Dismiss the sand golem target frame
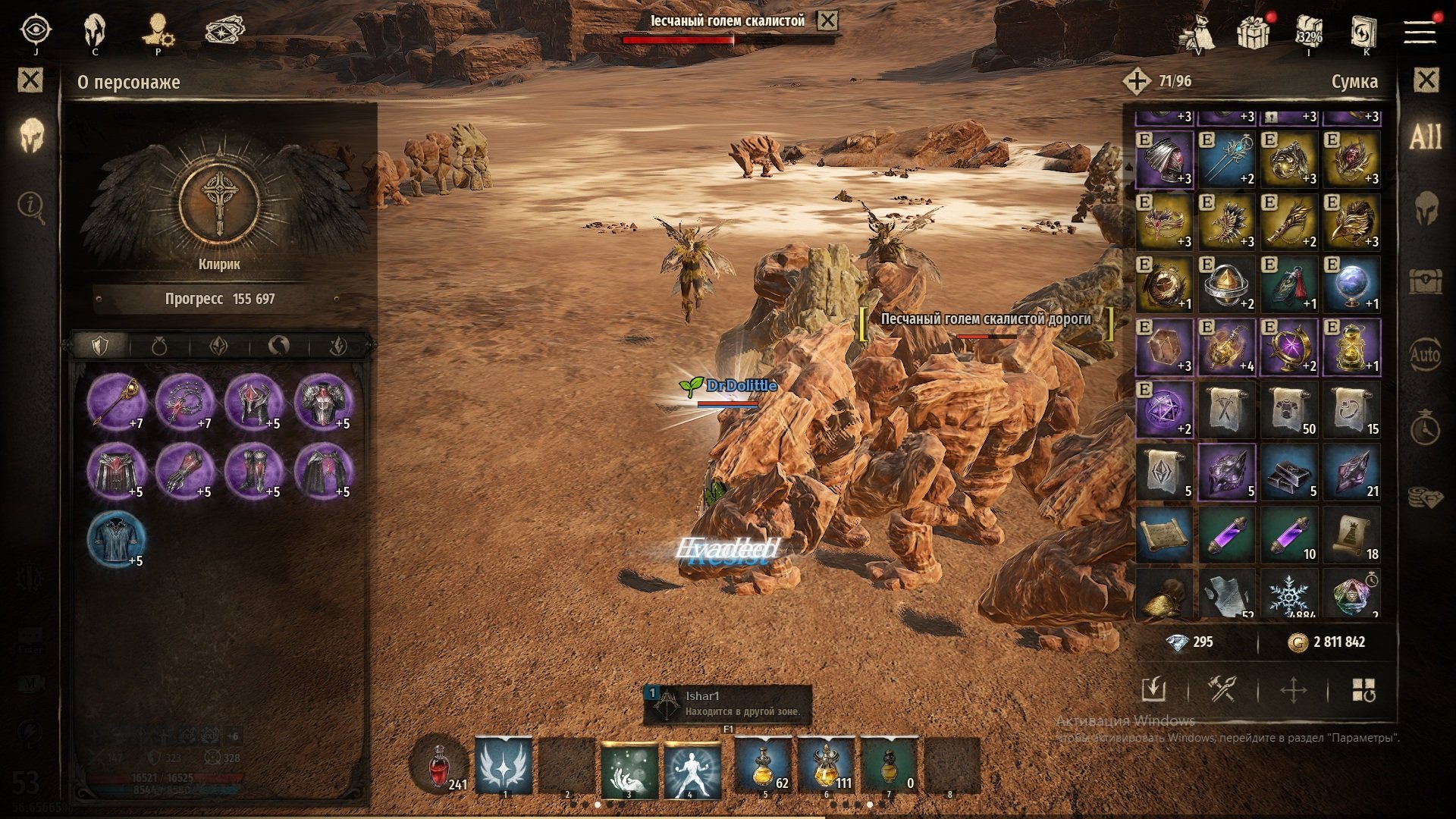The image size is (1456, 819). click(x=827, y=21)
